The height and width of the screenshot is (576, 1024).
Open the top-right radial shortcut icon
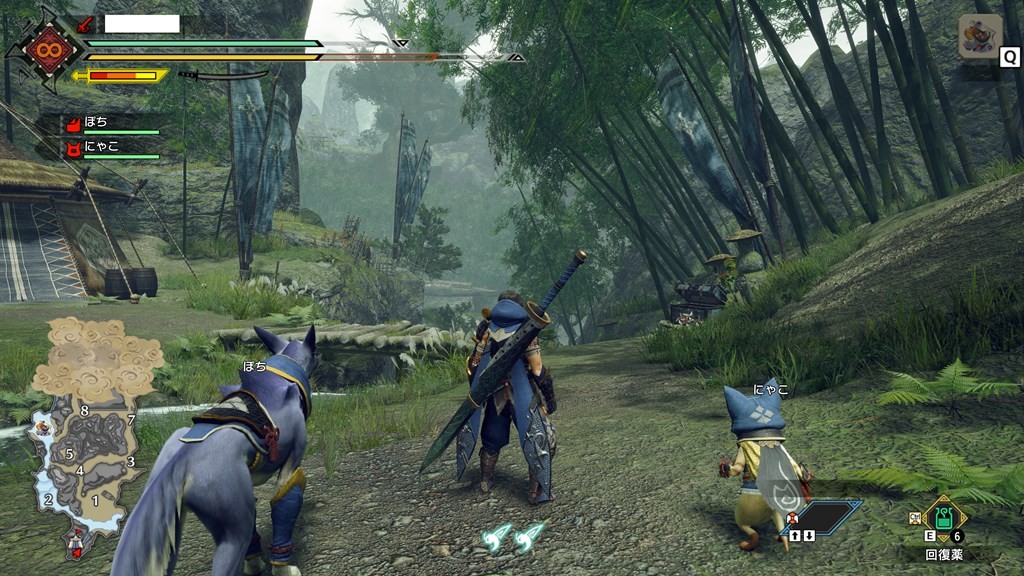(x=980, y=36)
